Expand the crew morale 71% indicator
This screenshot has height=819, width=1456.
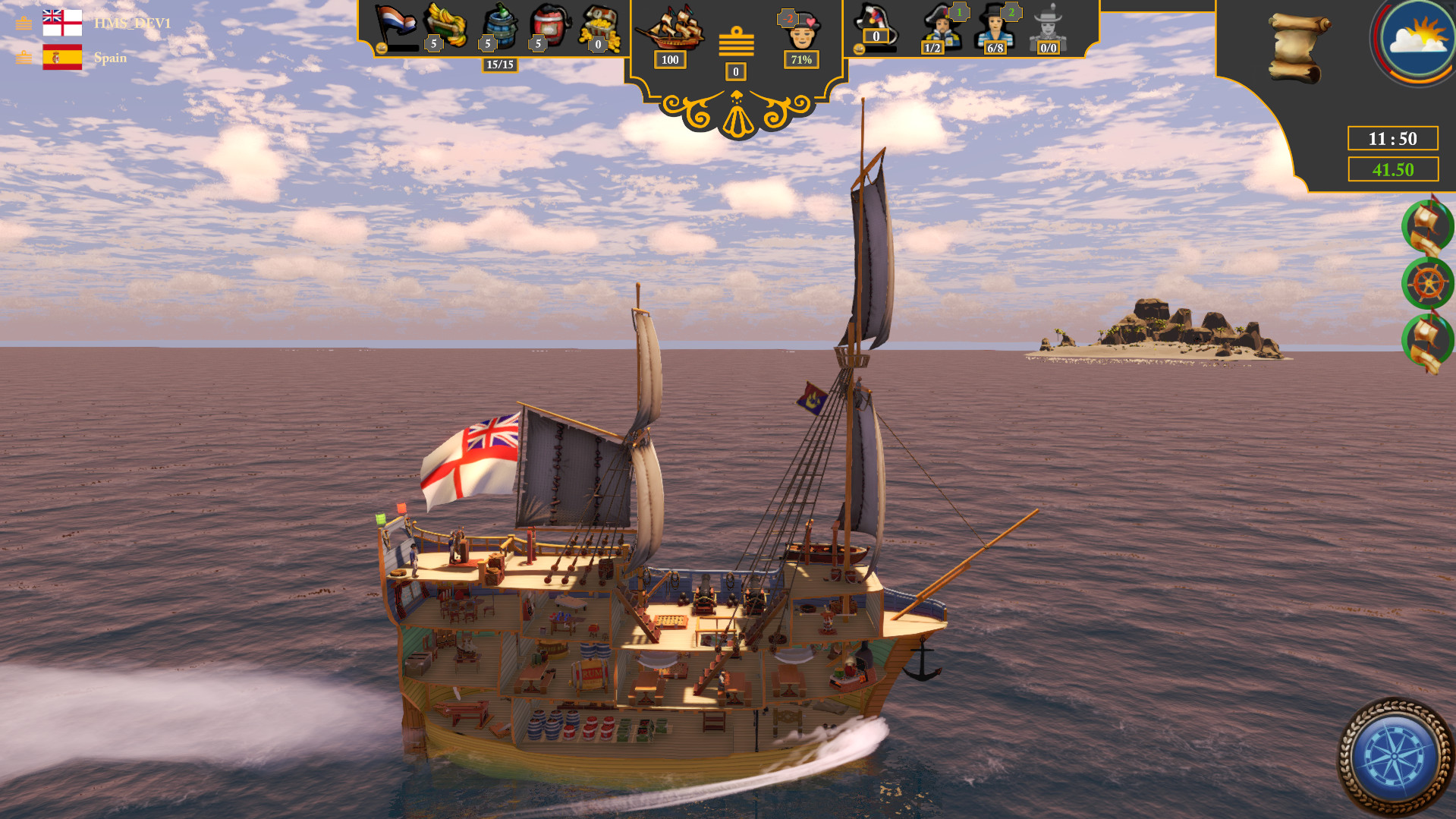[800, 58]
